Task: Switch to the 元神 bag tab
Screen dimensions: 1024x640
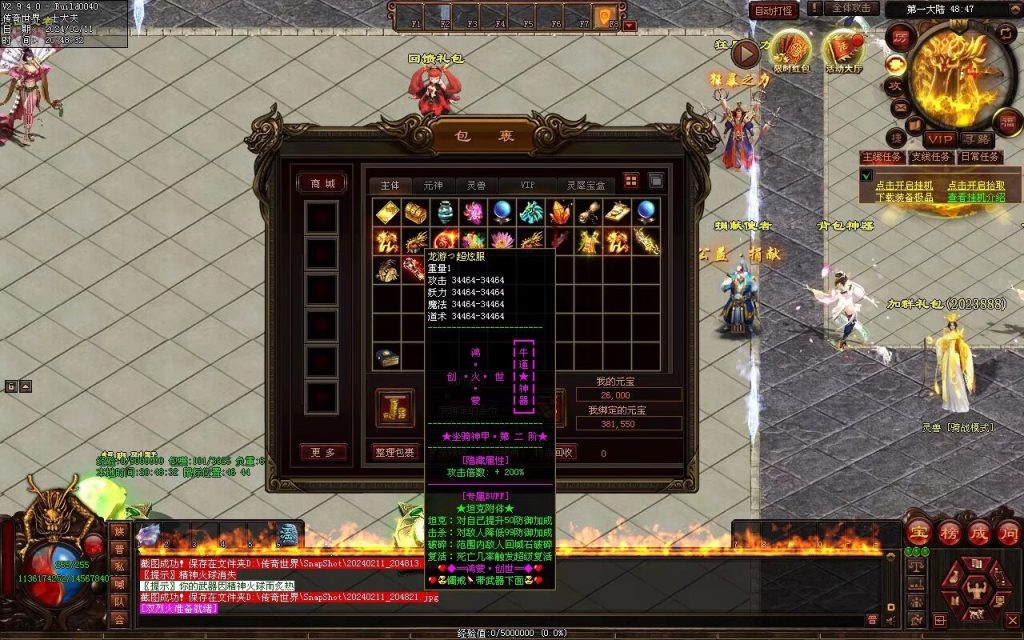Action: (433, 185)
